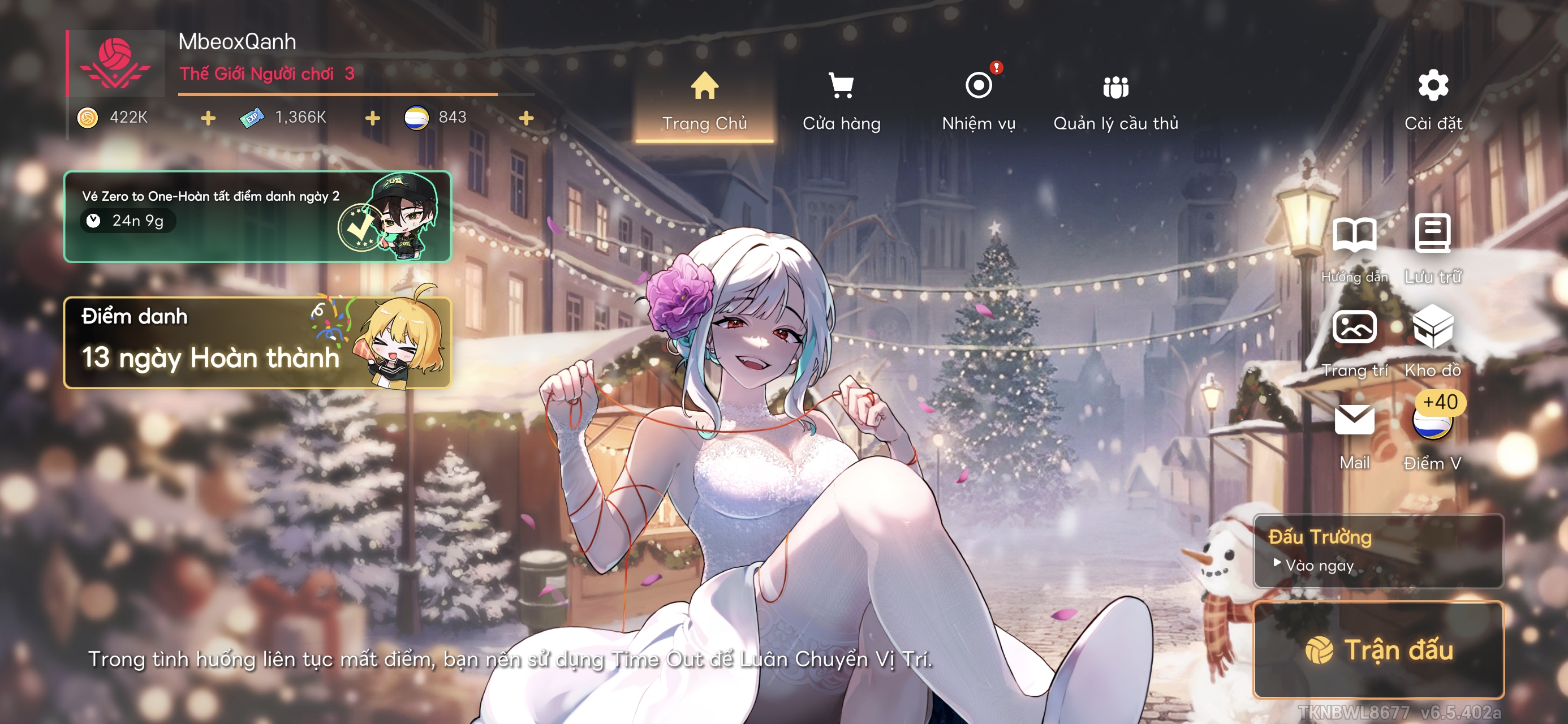Switch to the Trang Chủ tab
The height and width of the screenshot is (724, 1568).
click(704, 102)
